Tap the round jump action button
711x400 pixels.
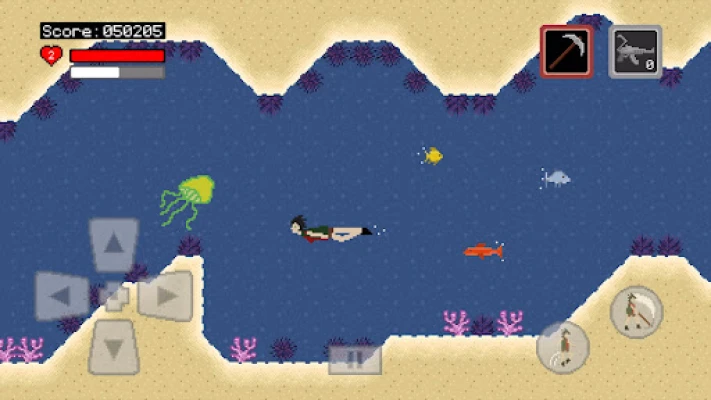coord(563,347)
